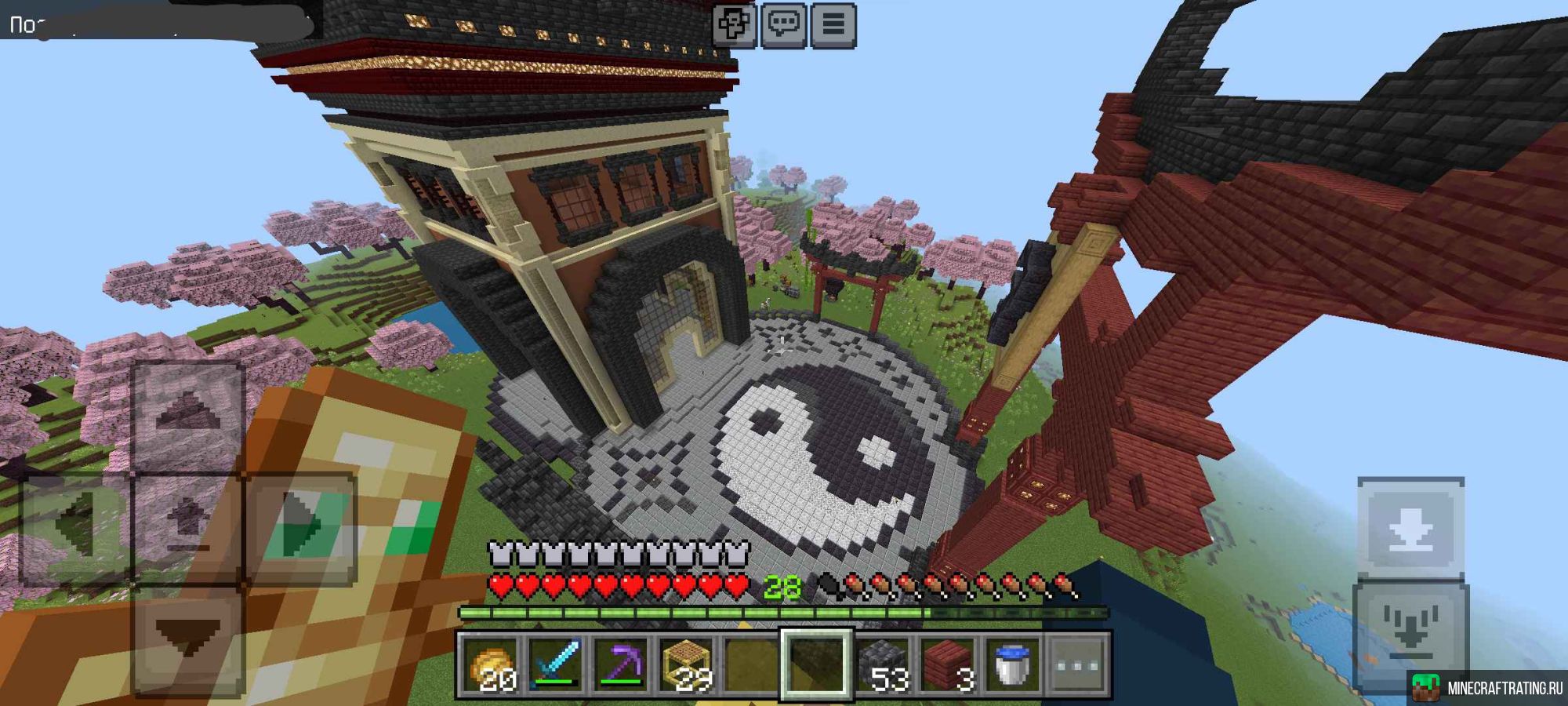Open the pause menu
This screenshot has height=706, width=1568.
(833, 25)
